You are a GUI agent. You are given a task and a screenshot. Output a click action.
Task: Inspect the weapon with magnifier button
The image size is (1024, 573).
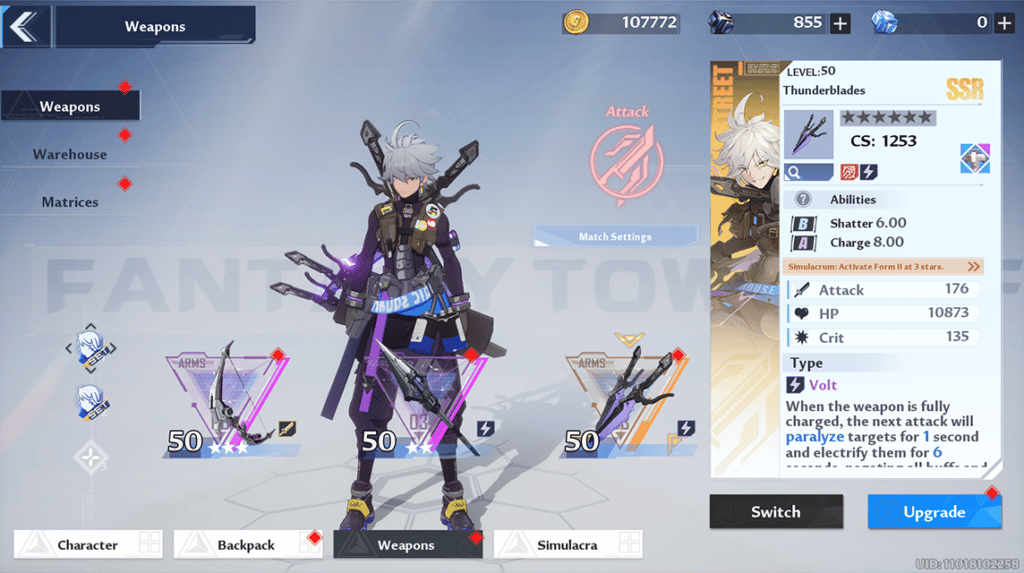click(808, 172)
